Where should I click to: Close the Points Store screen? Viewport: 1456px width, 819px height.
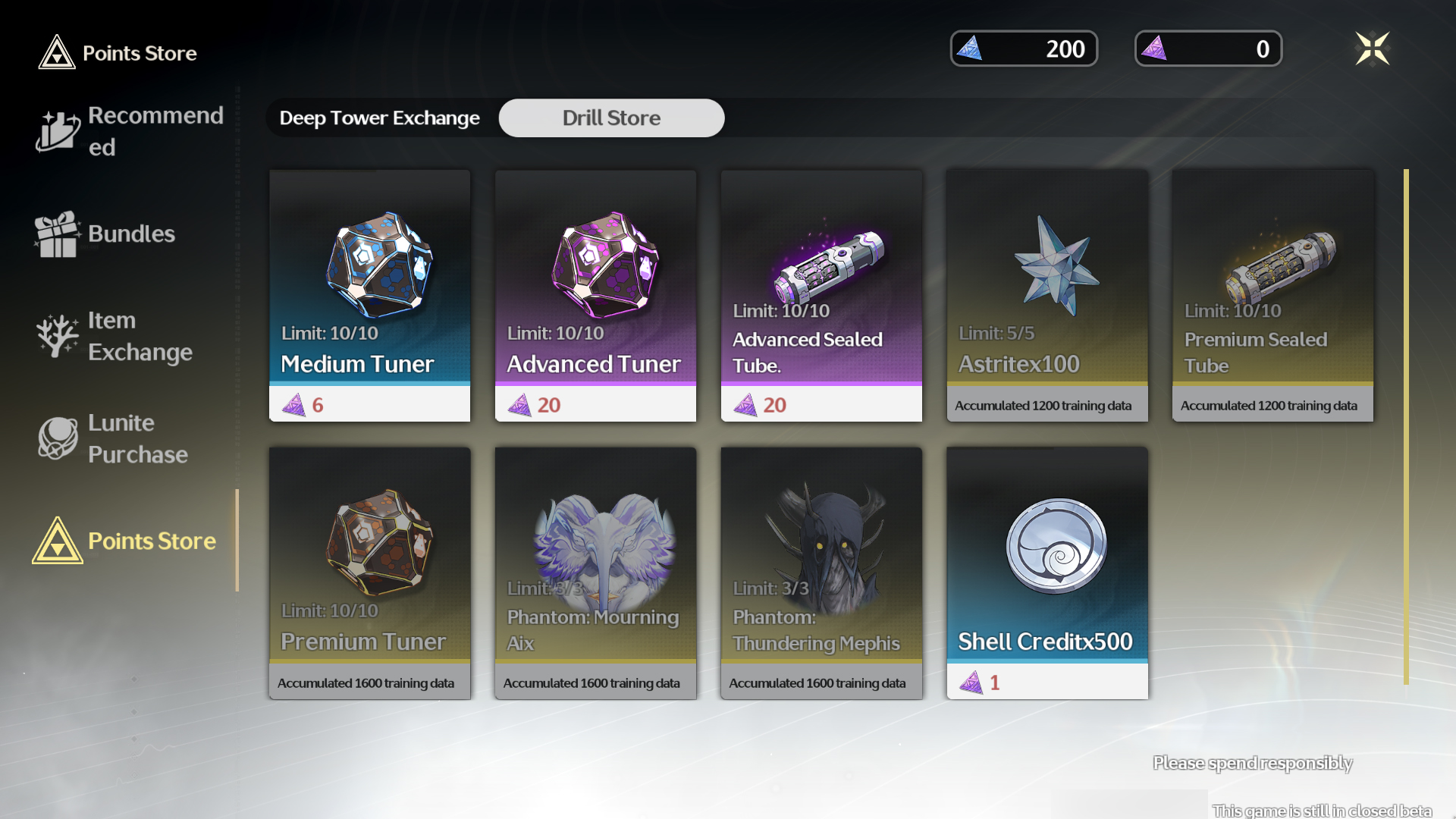pos(1372,49)
